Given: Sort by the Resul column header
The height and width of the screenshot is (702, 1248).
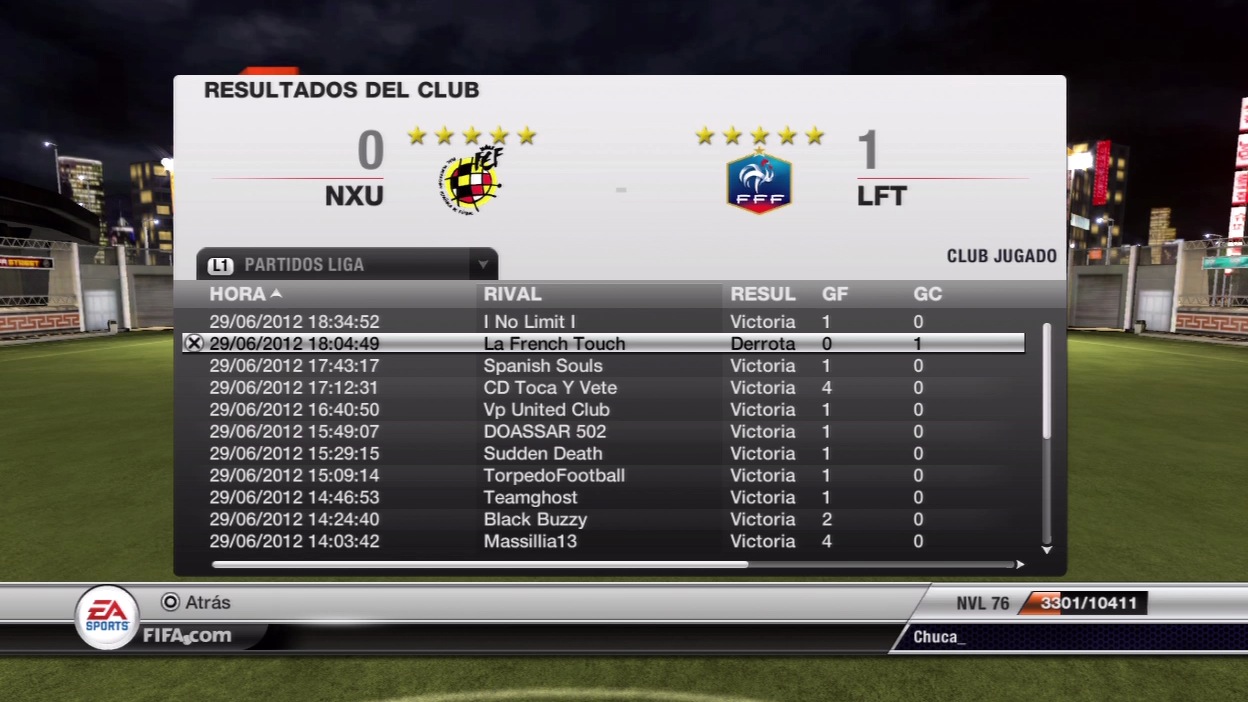Looking at the screenshot, I should click(762, 294).
